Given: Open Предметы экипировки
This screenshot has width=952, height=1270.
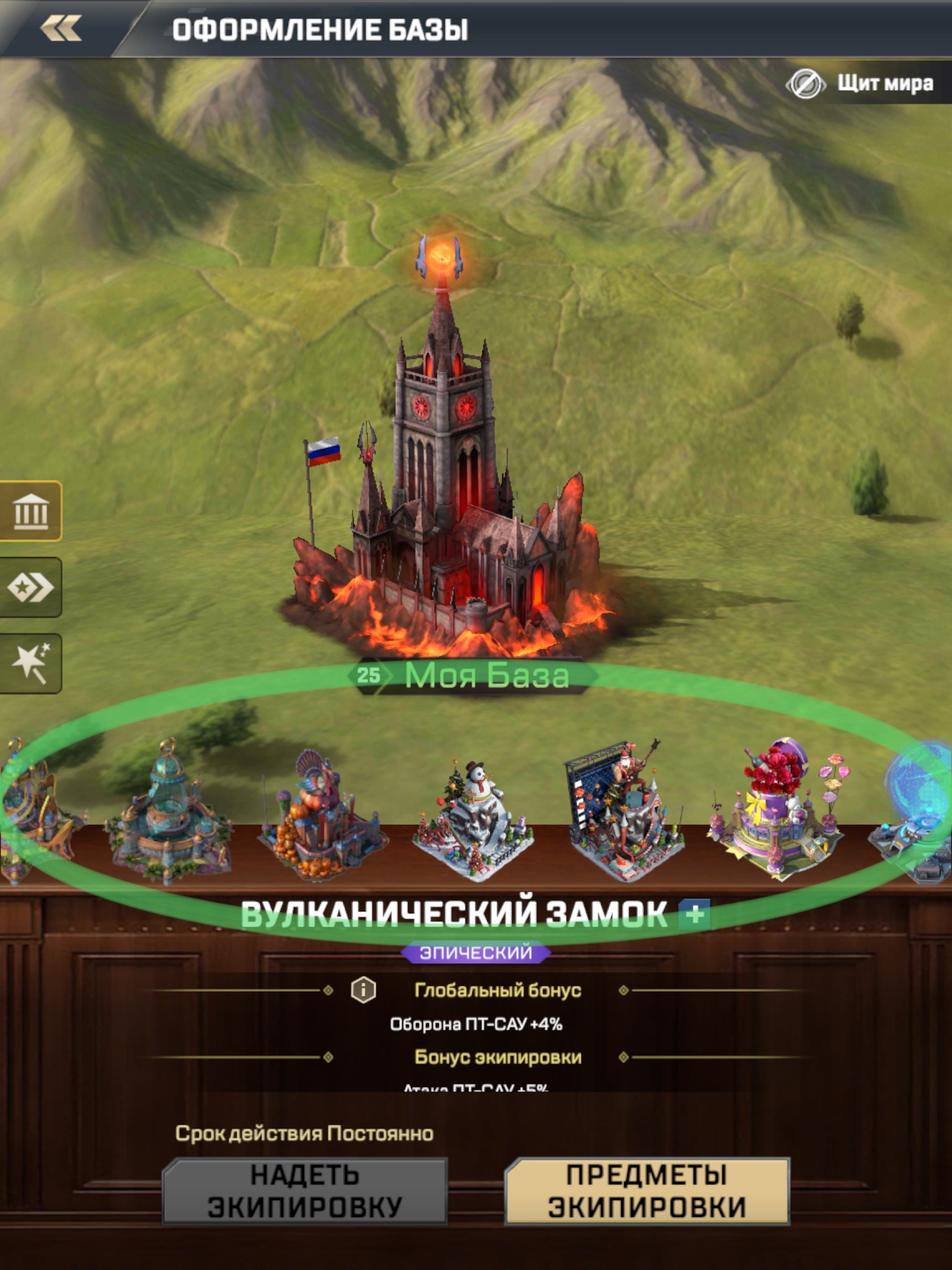Looking at the screenshot, I should click(x=647, y=1191).
